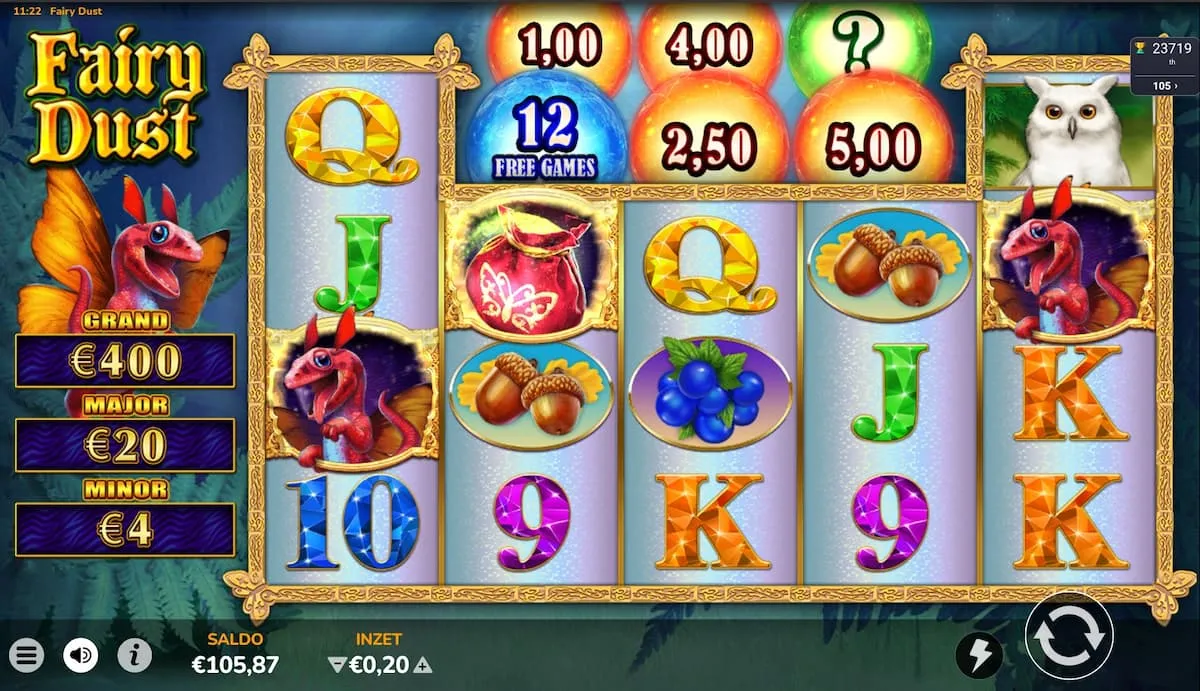
Task: Decrease the bet with the down arrow
Action: [x=336, y=664]
